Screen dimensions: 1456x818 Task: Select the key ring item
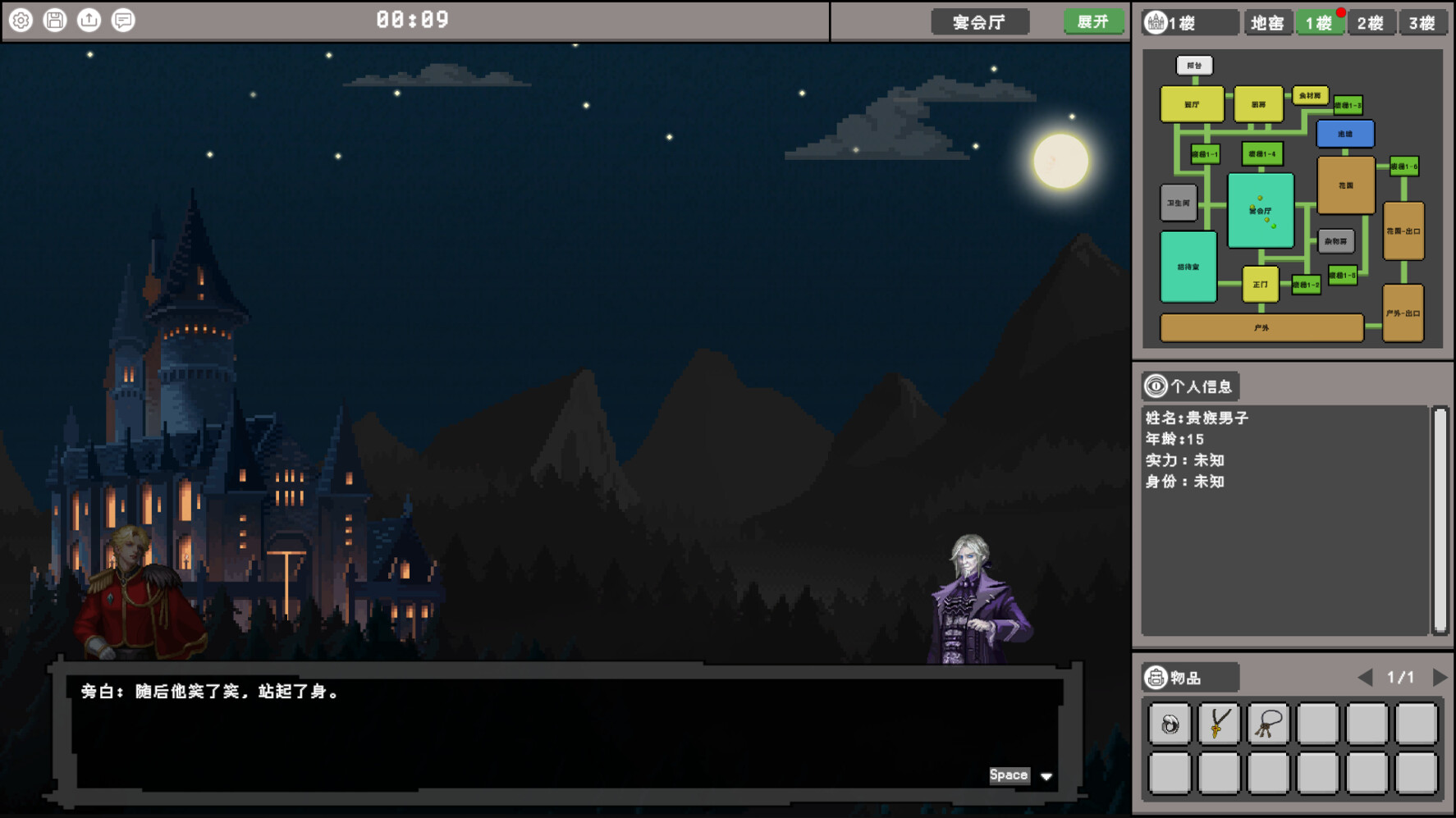coord(1268,724)
